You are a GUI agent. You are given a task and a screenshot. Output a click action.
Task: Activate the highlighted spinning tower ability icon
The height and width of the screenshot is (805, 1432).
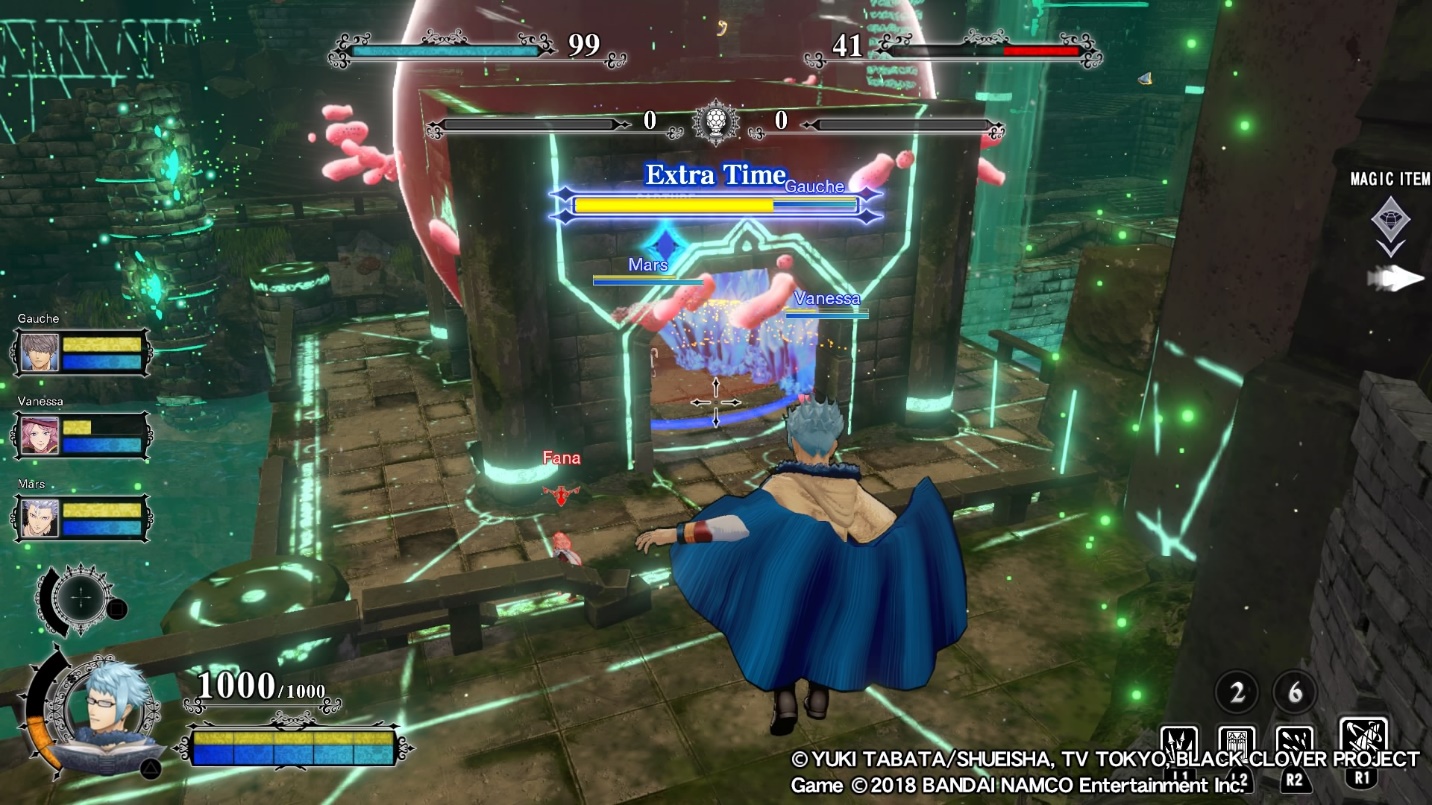pyautogui.click(x=1362, y=740)
